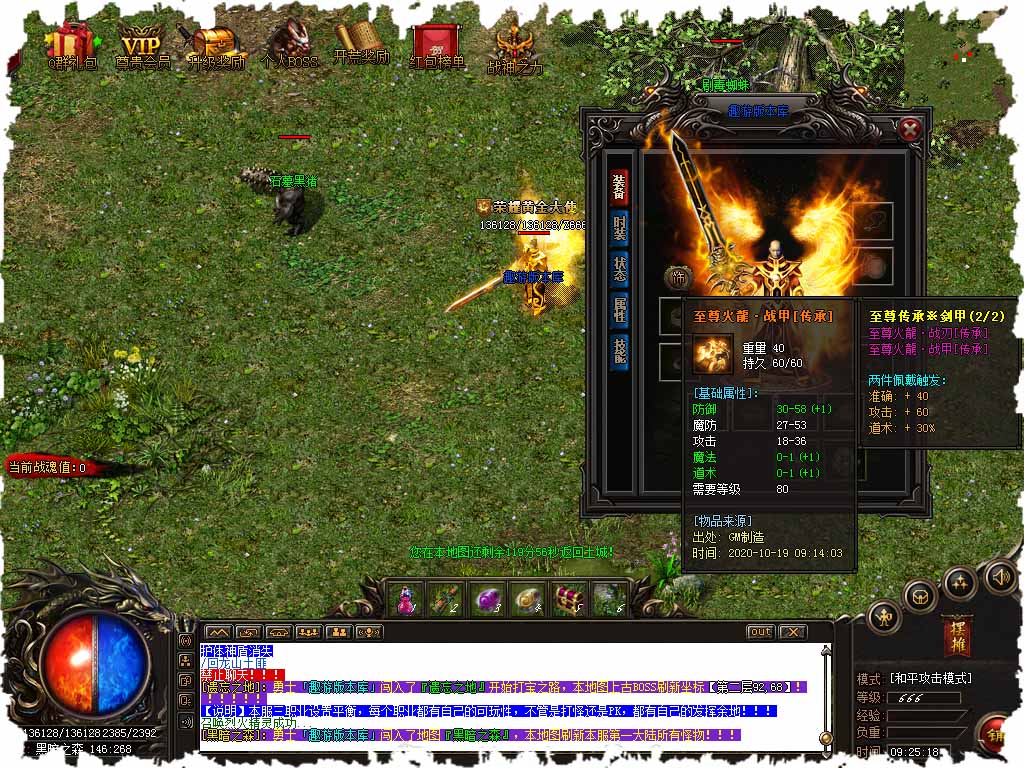Toggle the sound speaker button
1024x768 pixels.
[1001, 576]
